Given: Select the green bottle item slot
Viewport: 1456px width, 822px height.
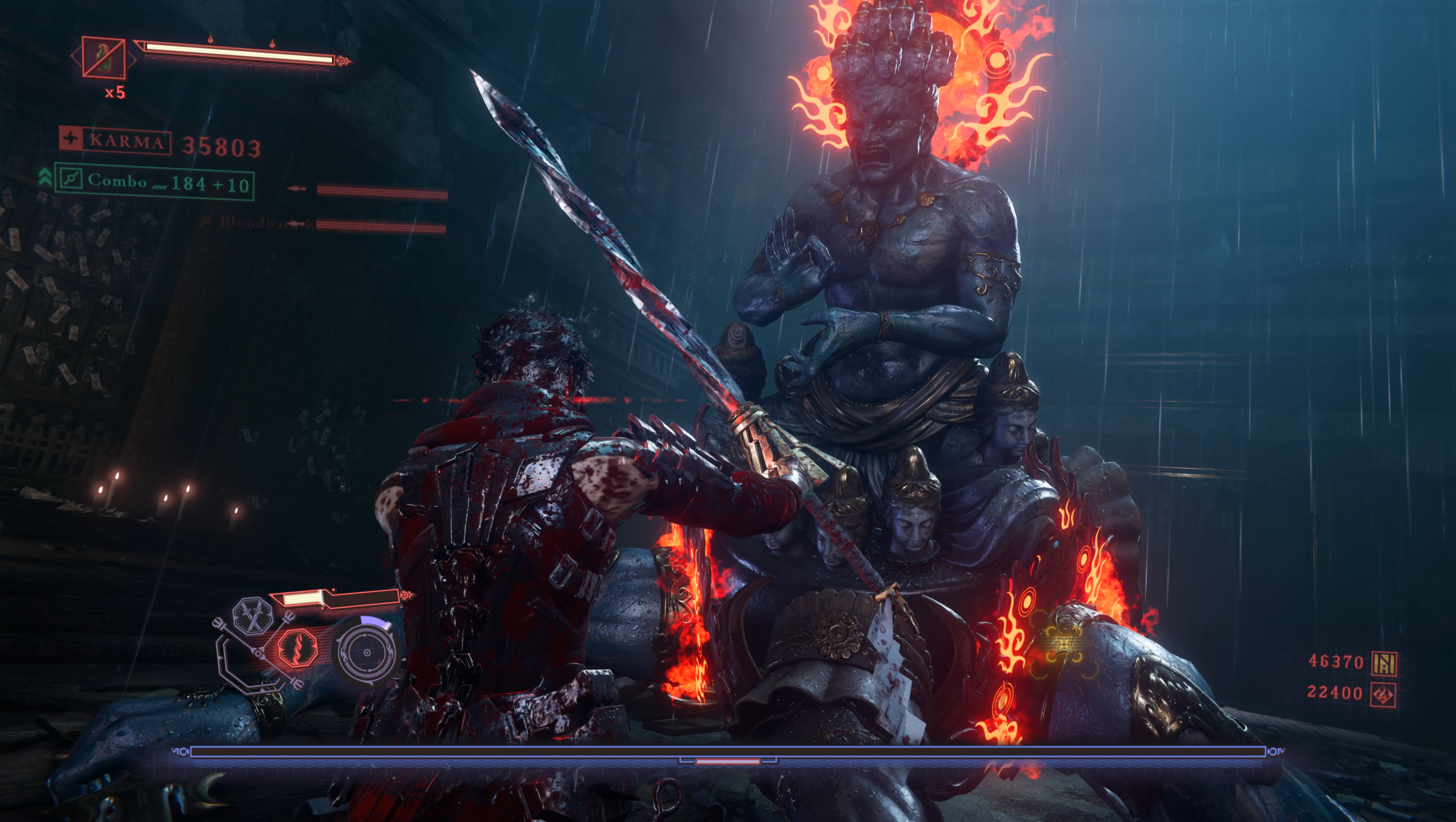Looking at the screenshot, I should (x=103, y=57).
